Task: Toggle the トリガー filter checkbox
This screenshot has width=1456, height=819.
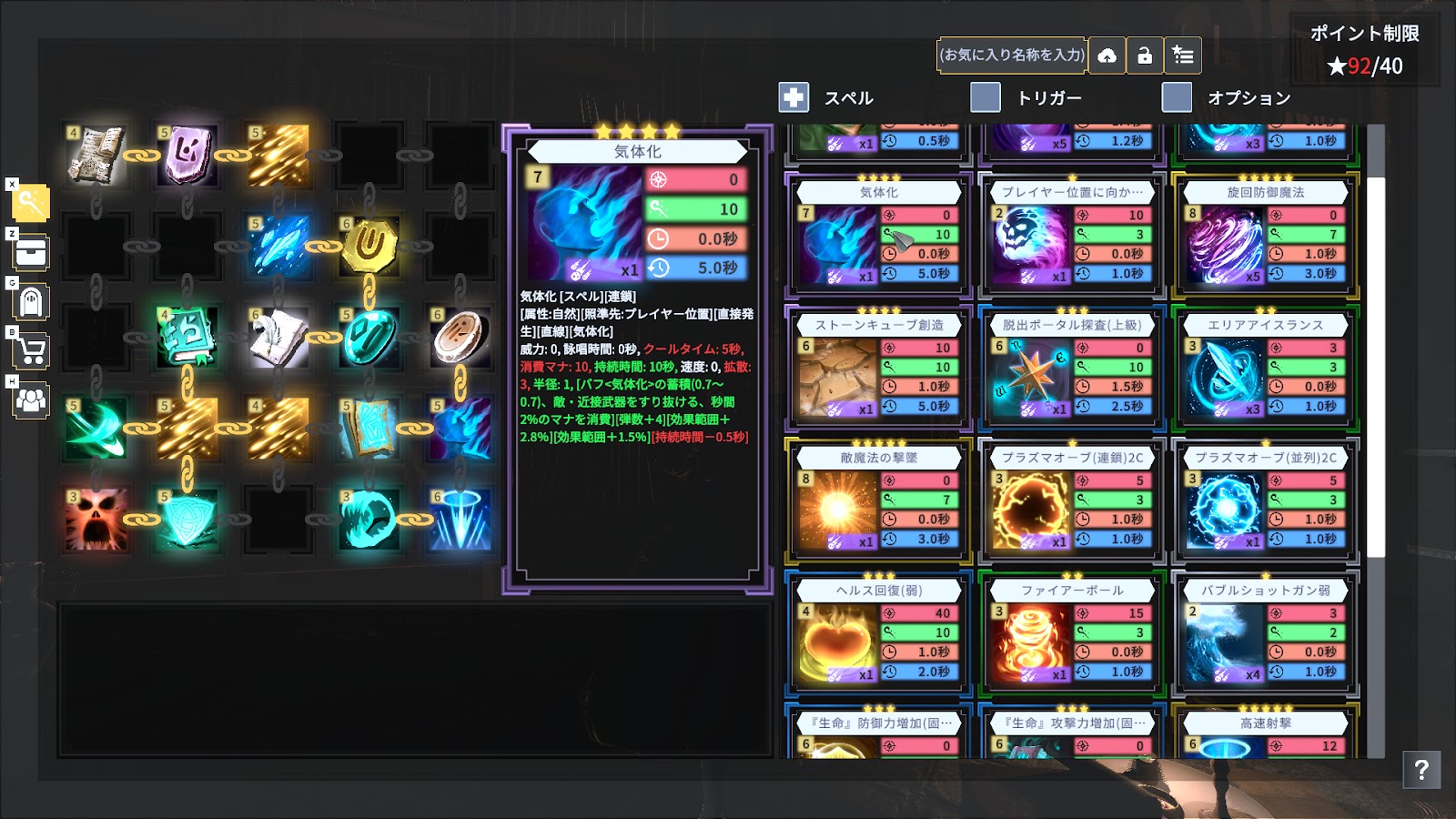Action: coord(986,97)
